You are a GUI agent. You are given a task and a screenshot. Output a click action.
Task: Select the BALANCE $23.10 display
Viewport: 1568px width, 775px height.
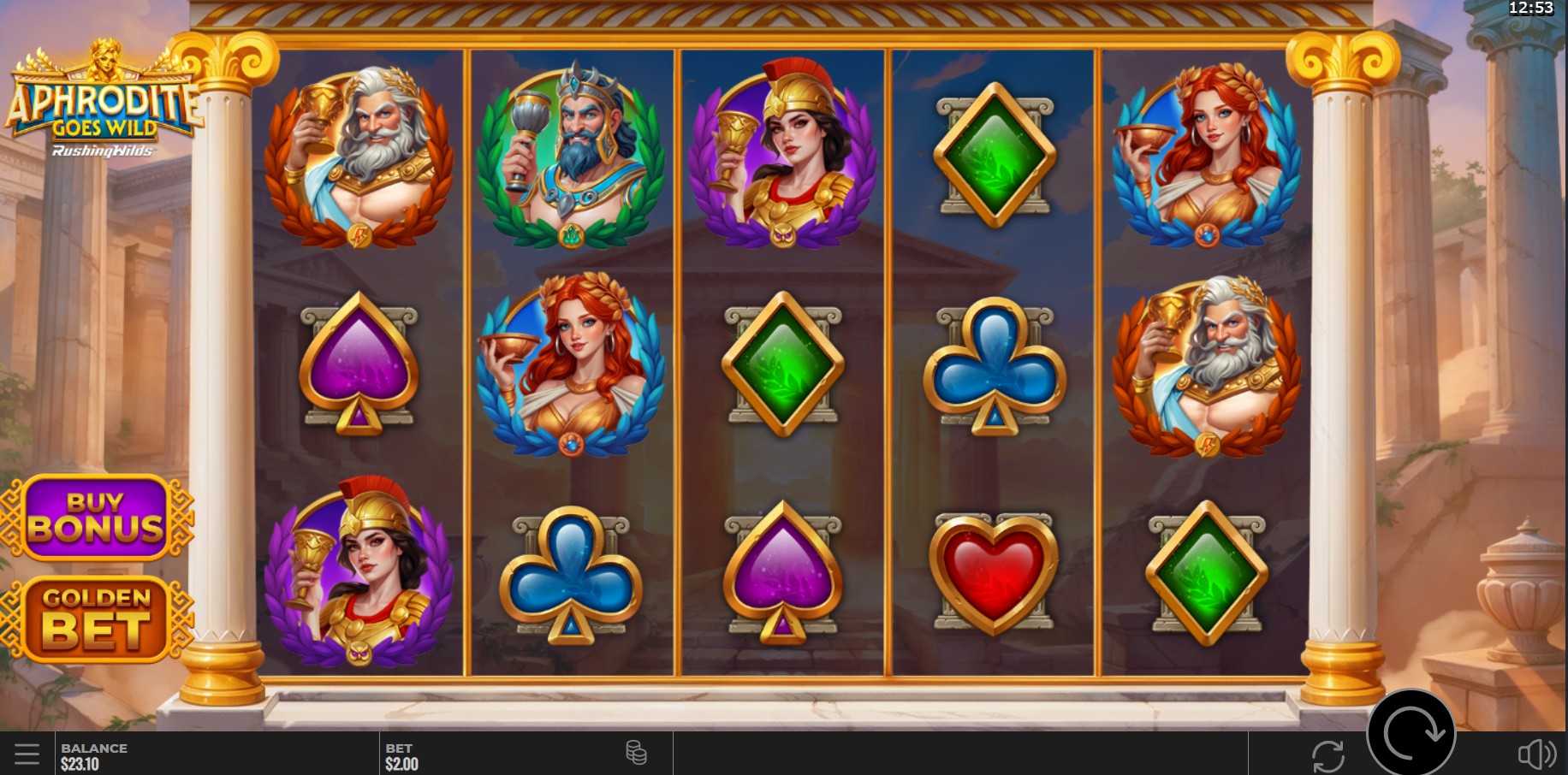coord(94,754)
